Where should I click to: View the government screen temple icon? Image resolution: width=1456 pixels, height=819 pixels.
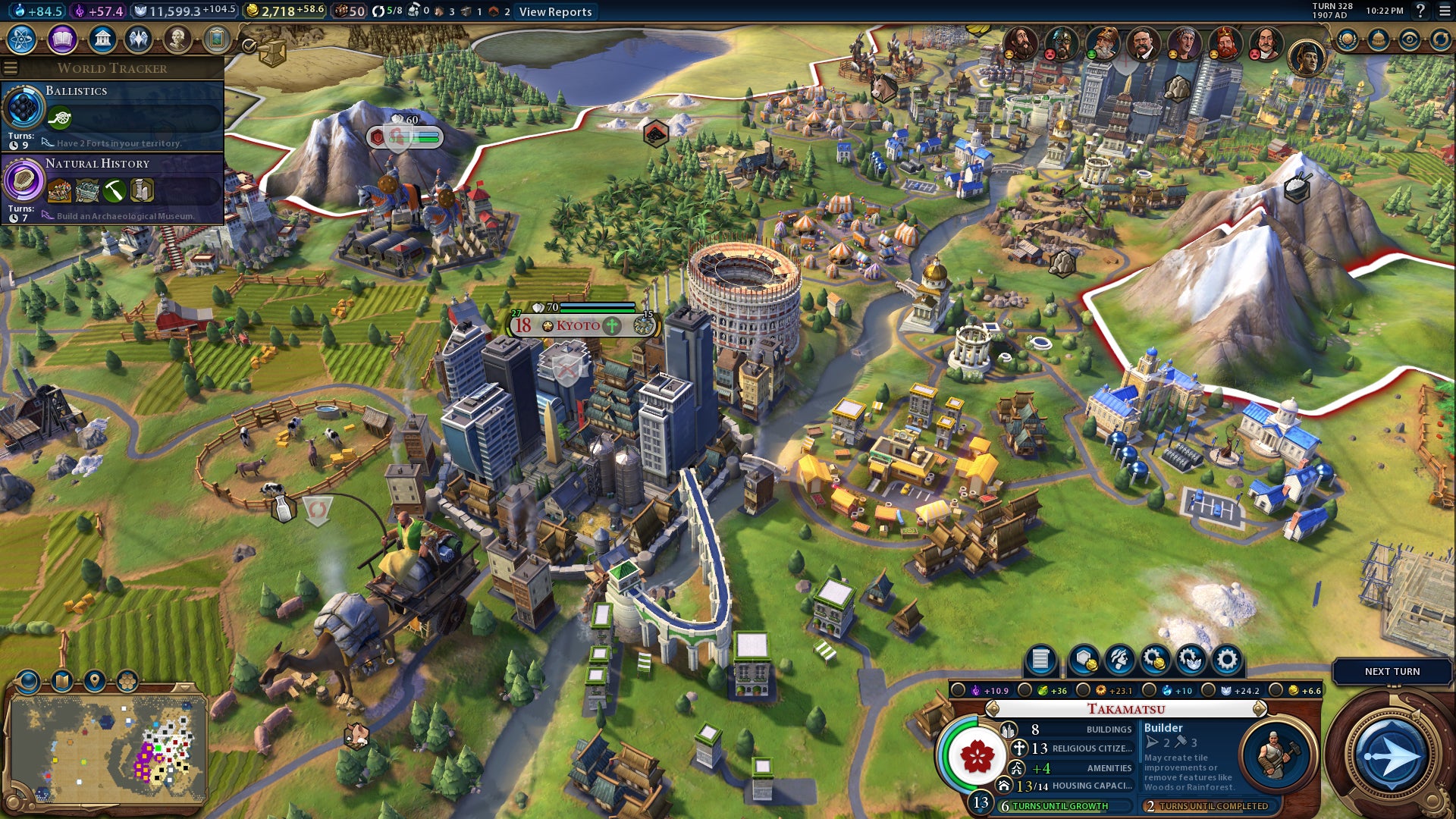pyautogui.click(x=102, y=39)
